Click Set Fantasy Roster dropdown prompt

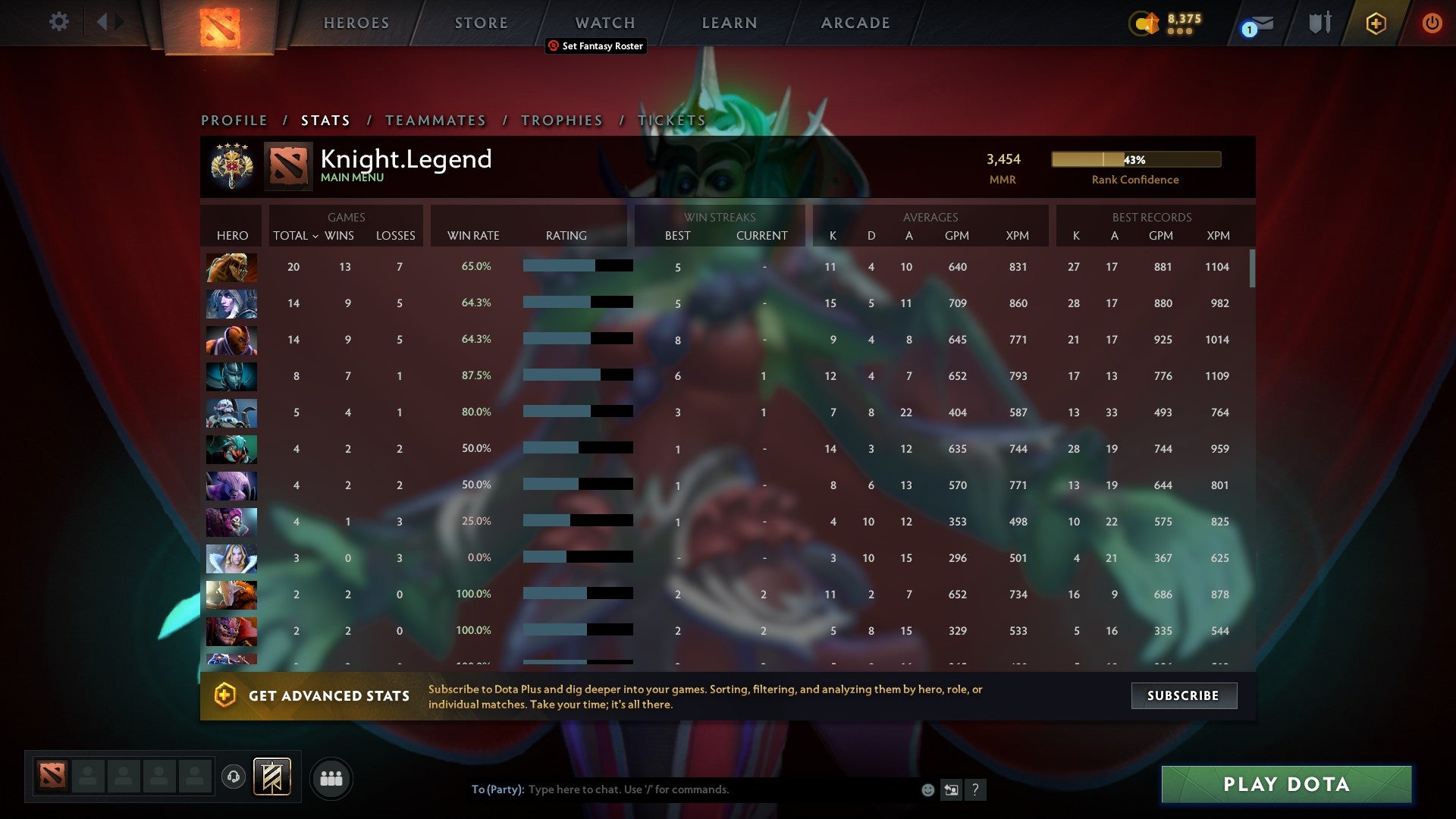pyautogui.click(x=595, y=46)
